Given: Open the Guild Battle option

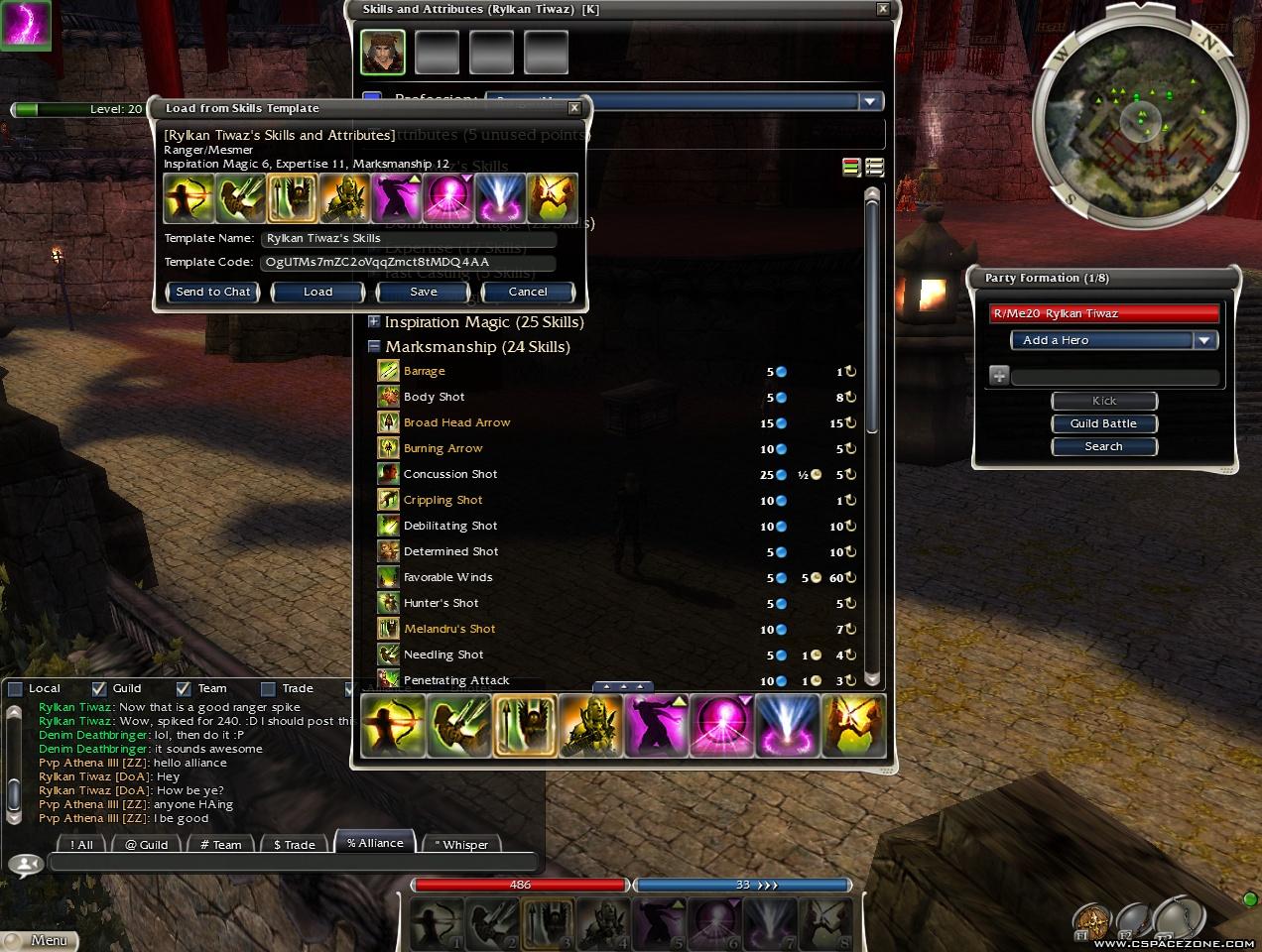Looking at the screenshot, I should point(1103,423).
